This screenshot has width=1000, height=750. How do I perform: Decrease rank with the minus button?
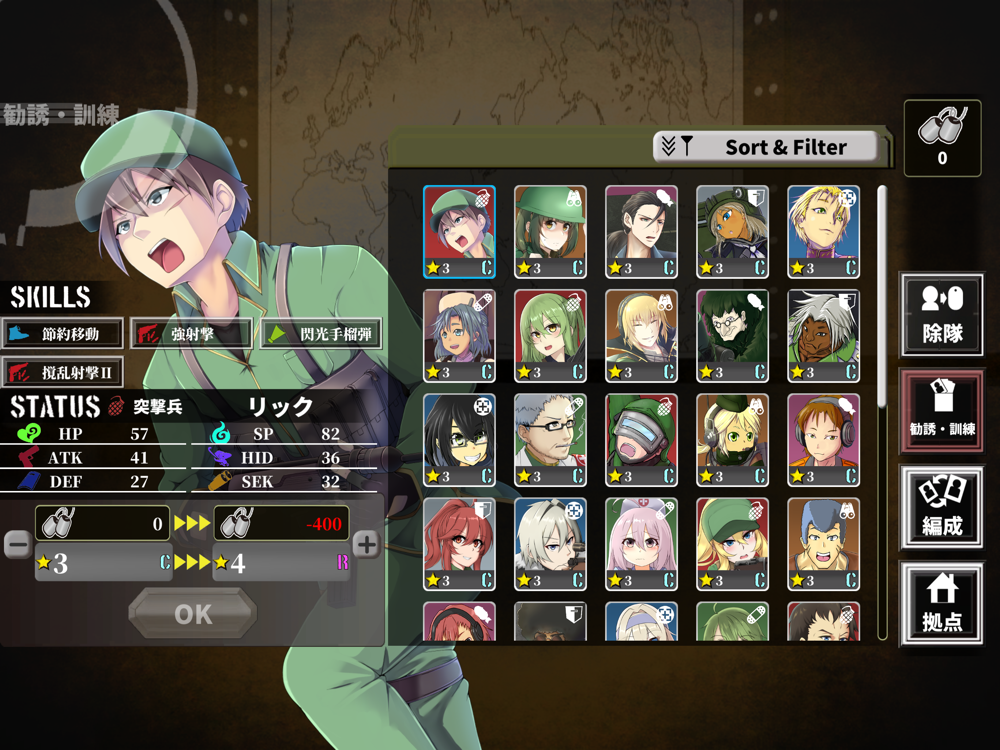click(x=17, y=544)
